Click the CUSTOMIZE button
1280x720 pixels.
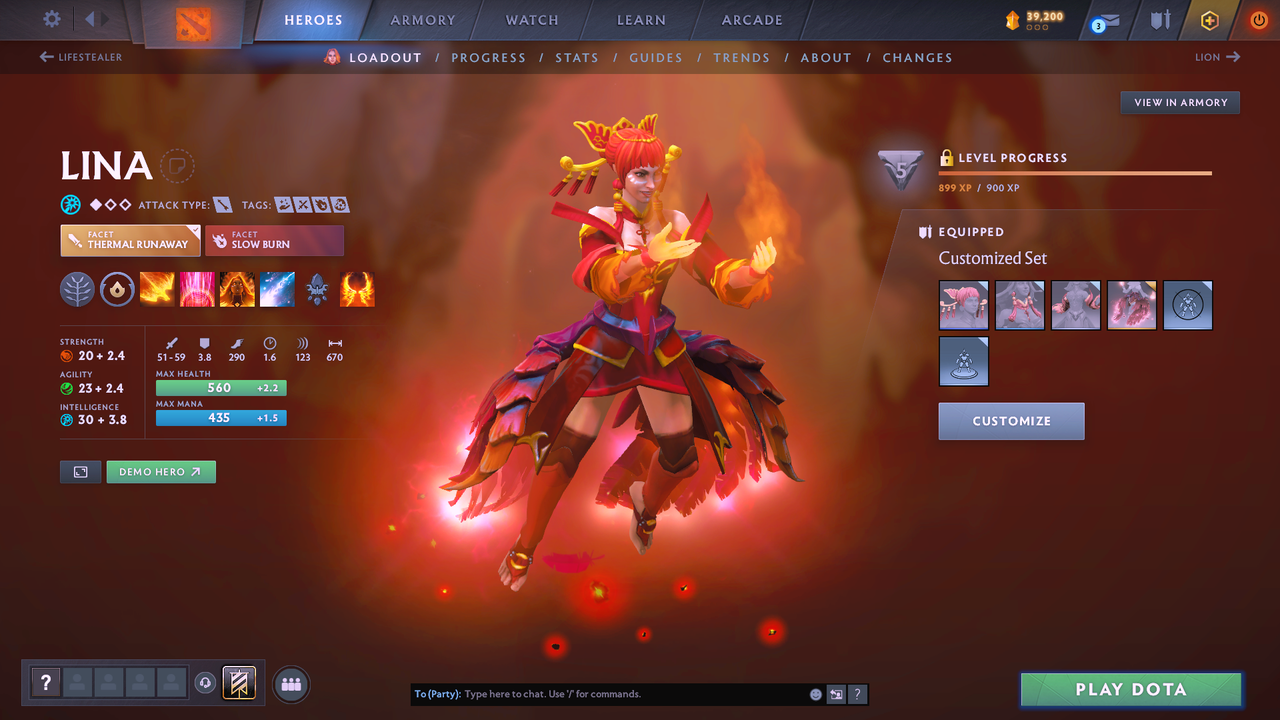point(1011,421)
